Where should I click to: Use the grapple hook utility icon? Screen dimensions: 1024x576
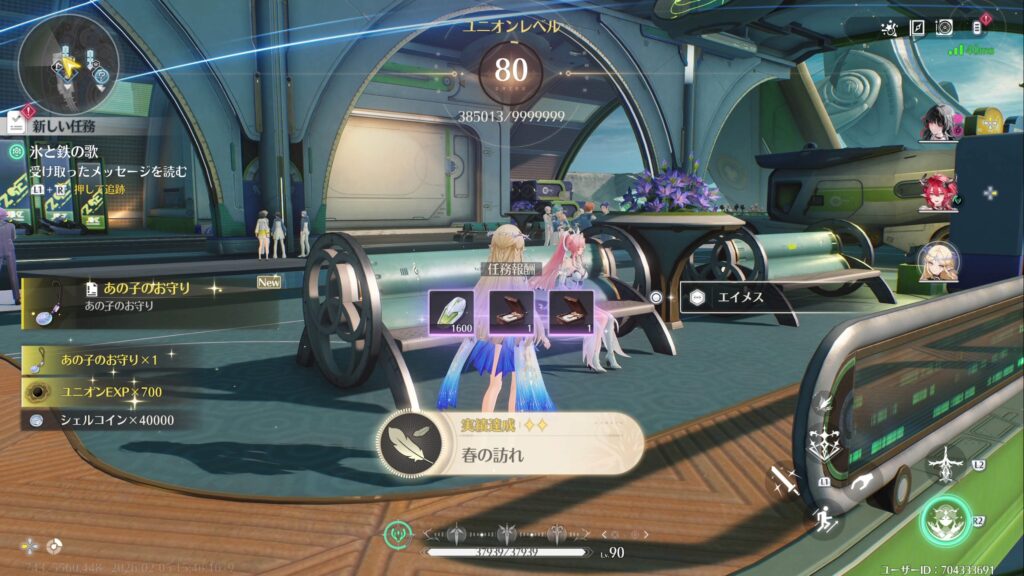click(x=863, y=483)
